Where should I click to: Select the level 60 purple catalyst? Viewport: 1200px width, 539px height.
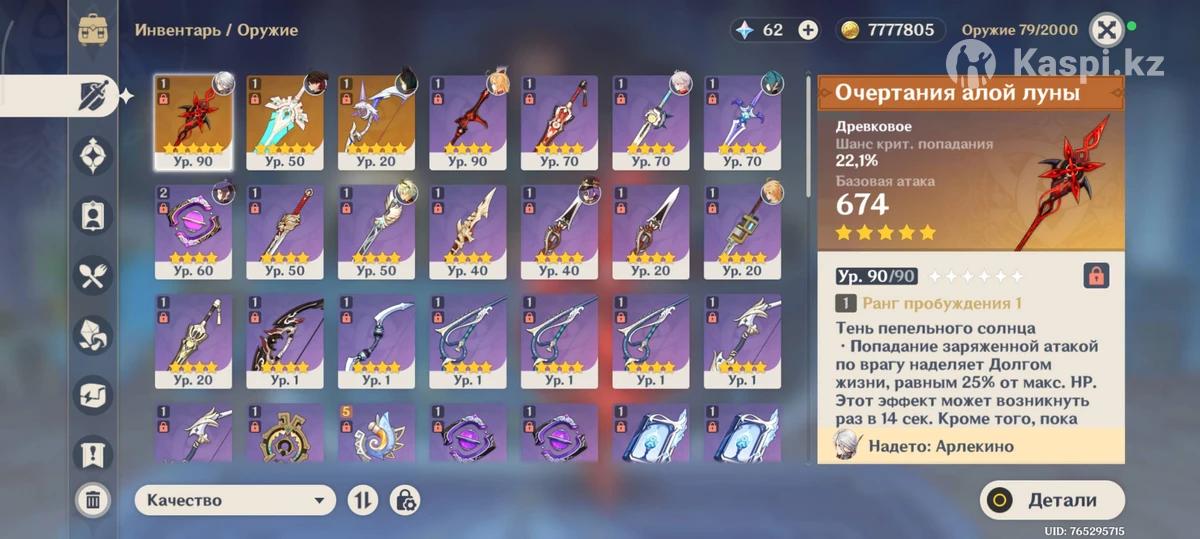(x=193, y=231)
